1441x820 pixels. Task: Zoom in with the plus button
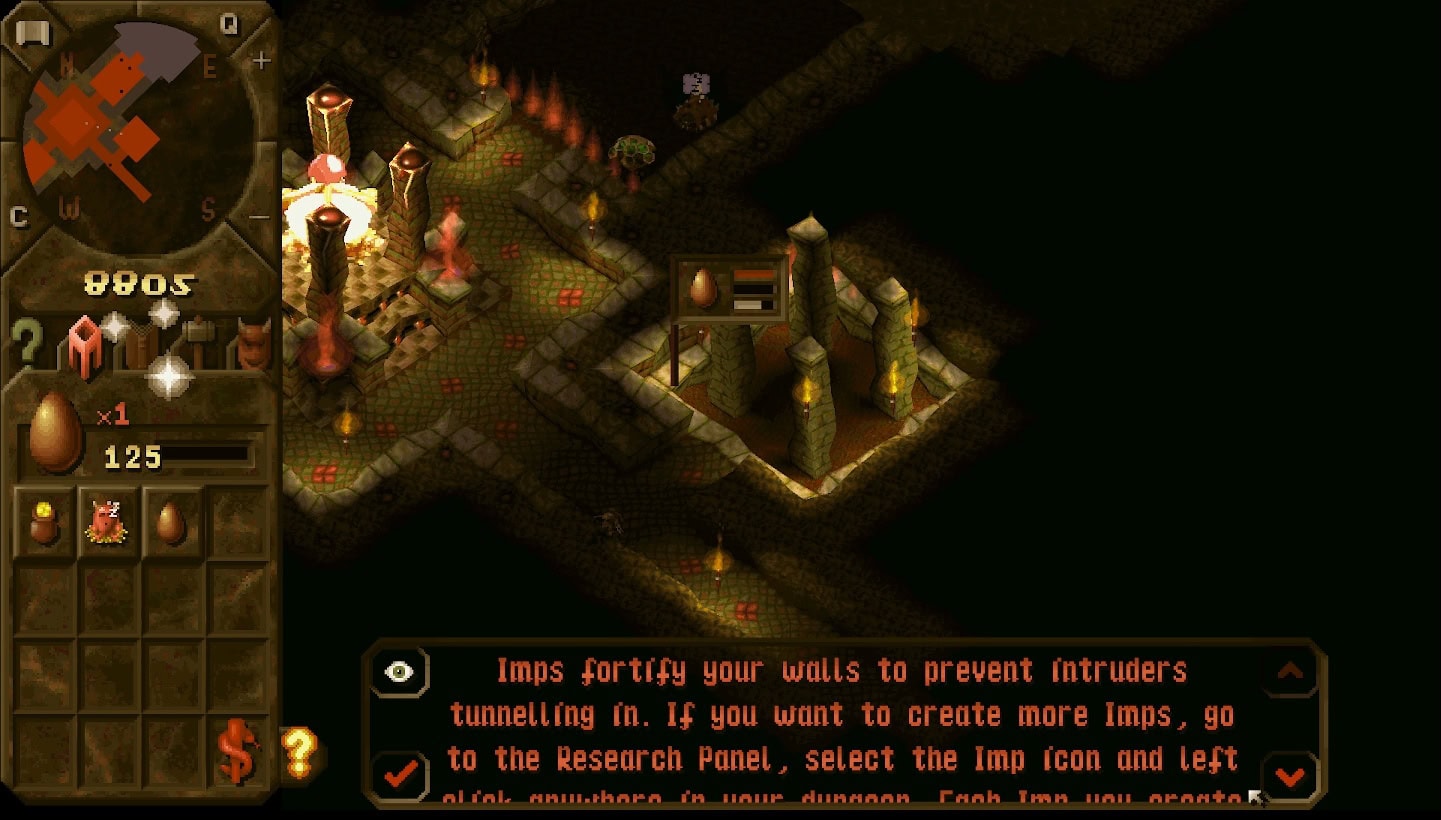click(x=261, y=61)
